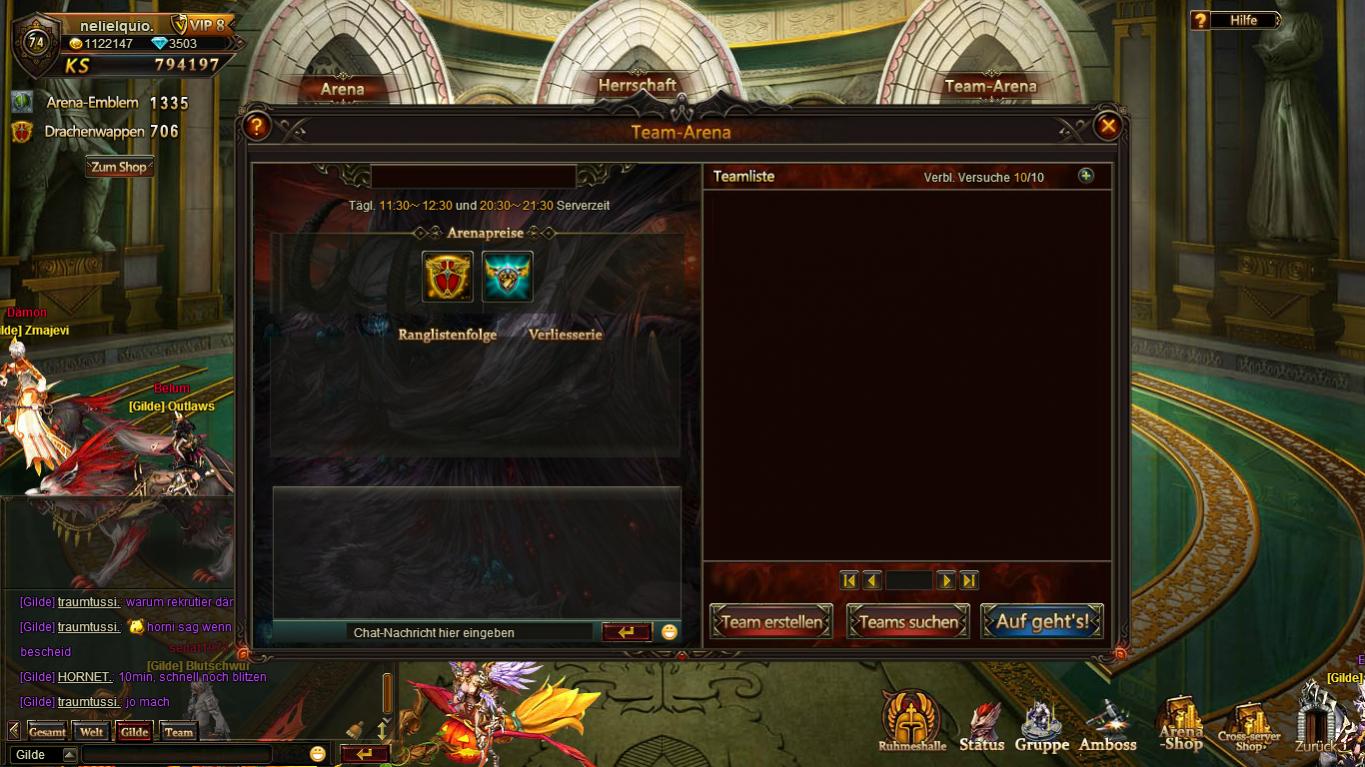1365x767 pixels.
Task: Open the Team-Arena help question mark
Action: click(257, 126)
